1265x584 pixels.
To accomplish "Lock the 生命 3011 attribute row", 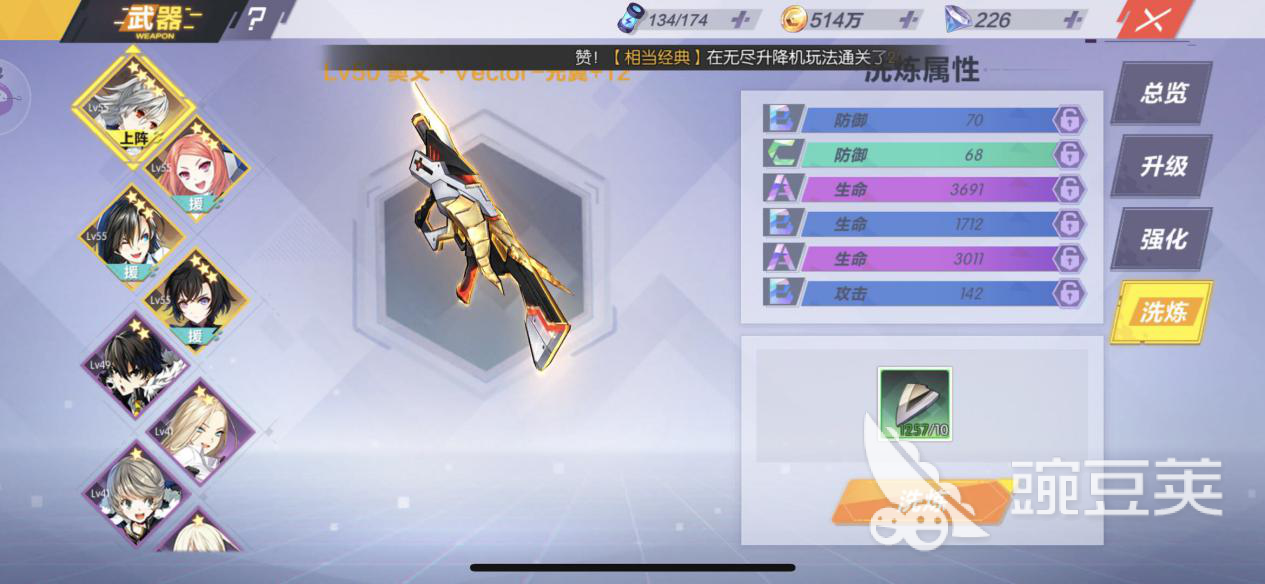I will [1069, 259].
